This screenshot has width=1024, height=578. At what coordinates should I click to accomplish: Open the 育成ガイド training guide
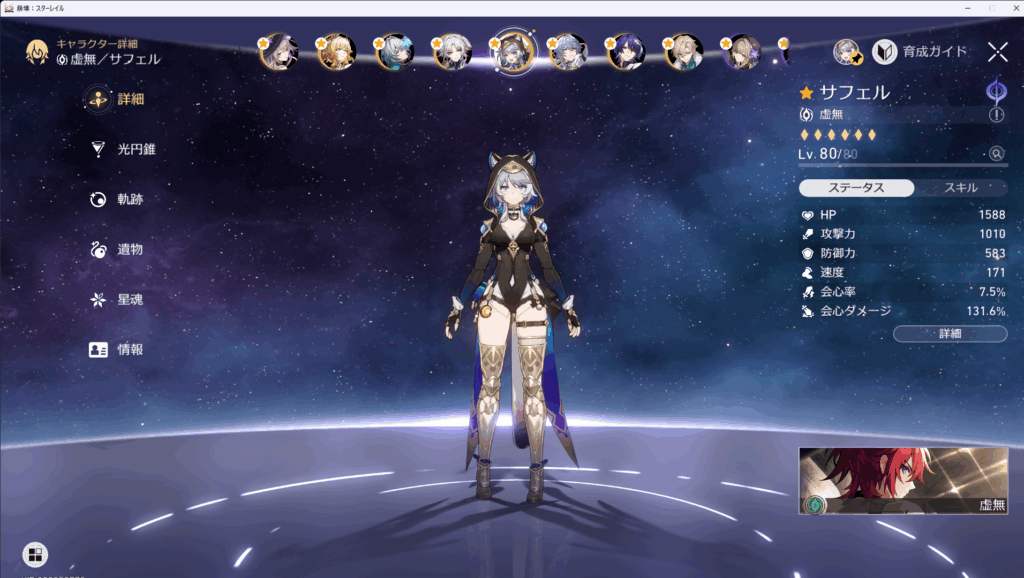click(x=921, y=51)
